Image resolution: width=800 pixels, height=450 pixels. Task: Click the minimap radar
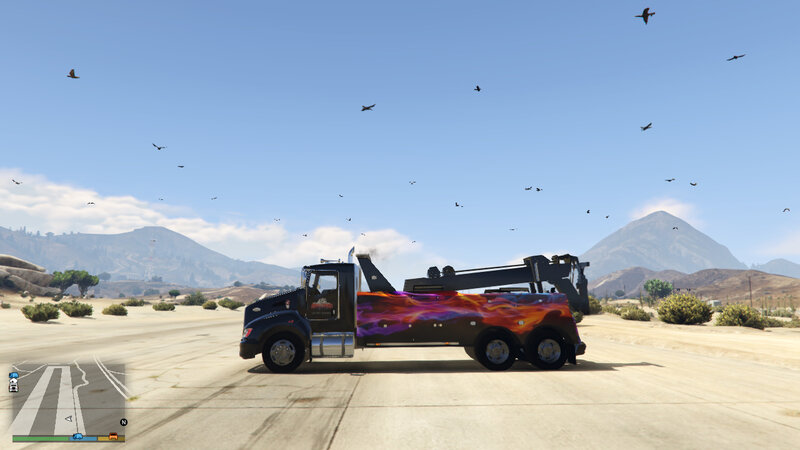68,396
